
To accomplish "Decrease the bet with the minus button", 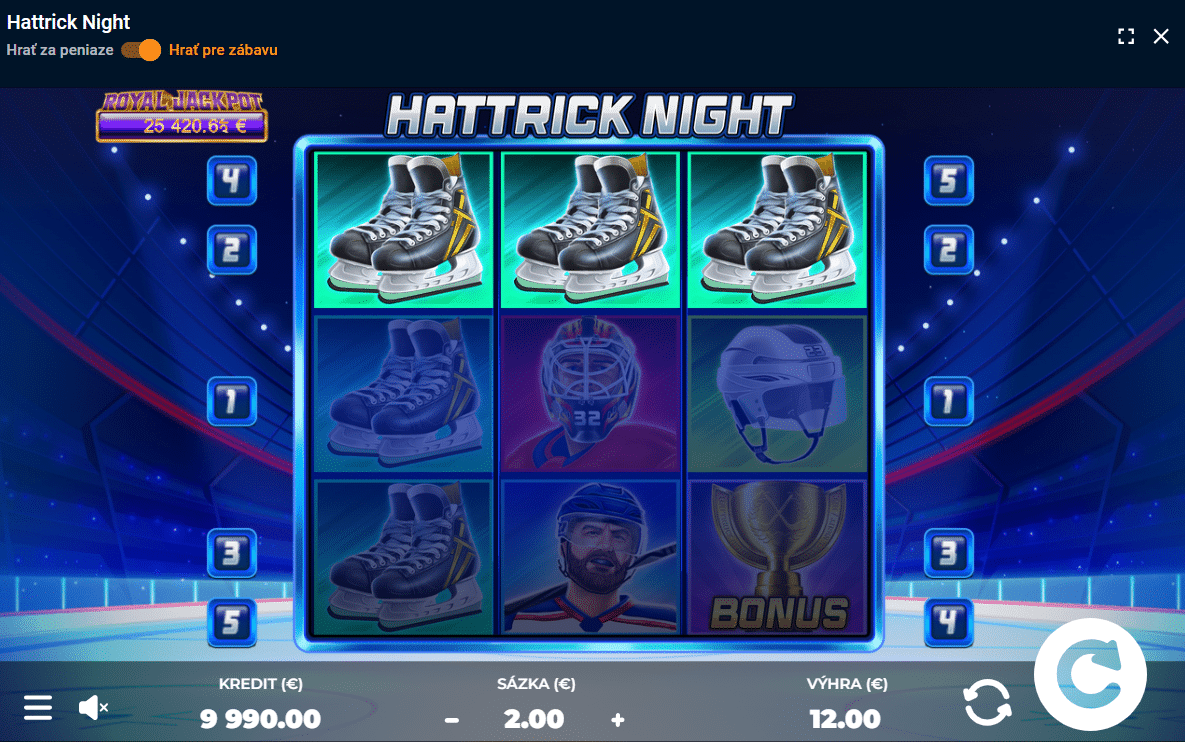I will pyautogui.click(x=452, y=719).
